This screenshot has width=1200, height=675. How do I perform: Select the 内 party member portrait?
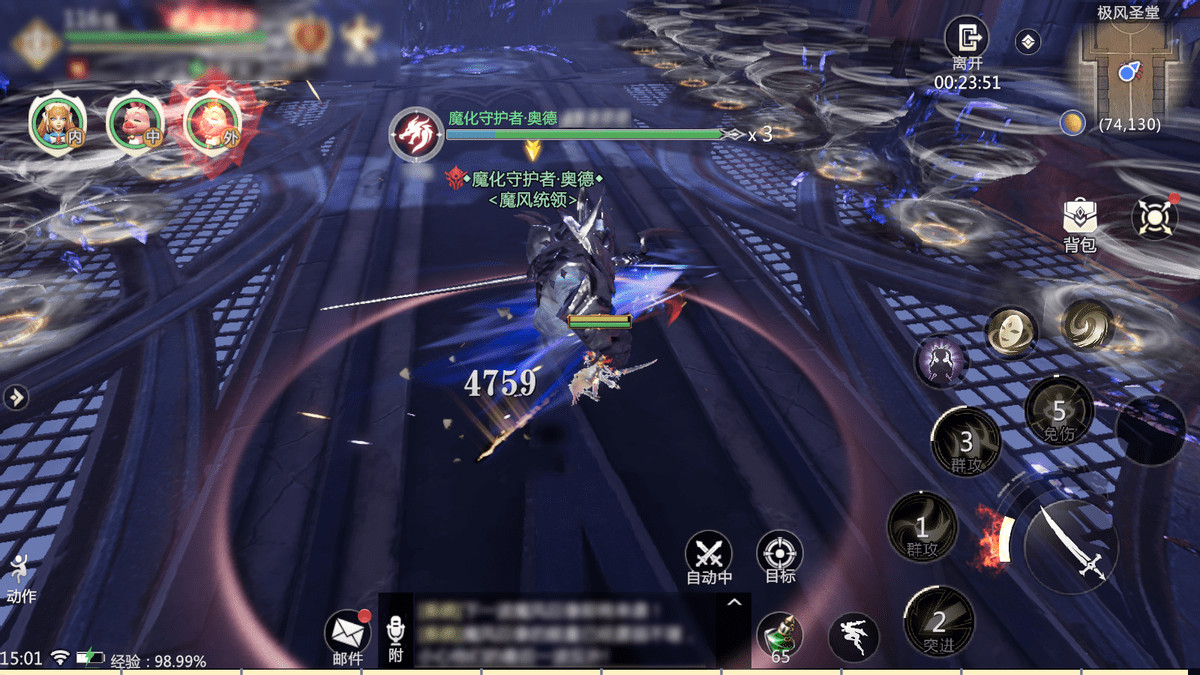(x=57, y=124)
